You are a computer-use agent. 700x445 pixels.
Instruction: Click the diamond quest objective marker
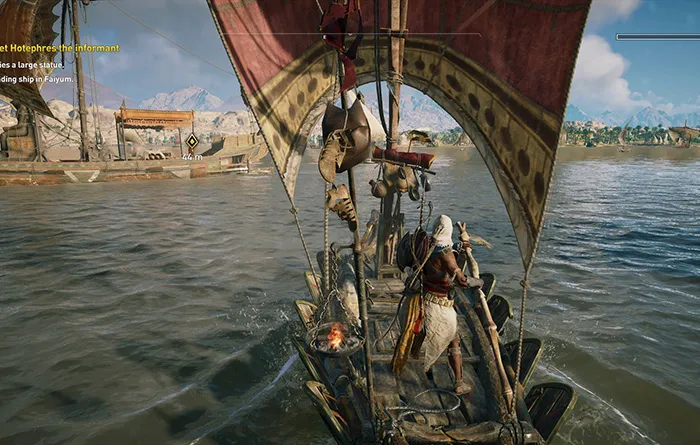point(192,141)
